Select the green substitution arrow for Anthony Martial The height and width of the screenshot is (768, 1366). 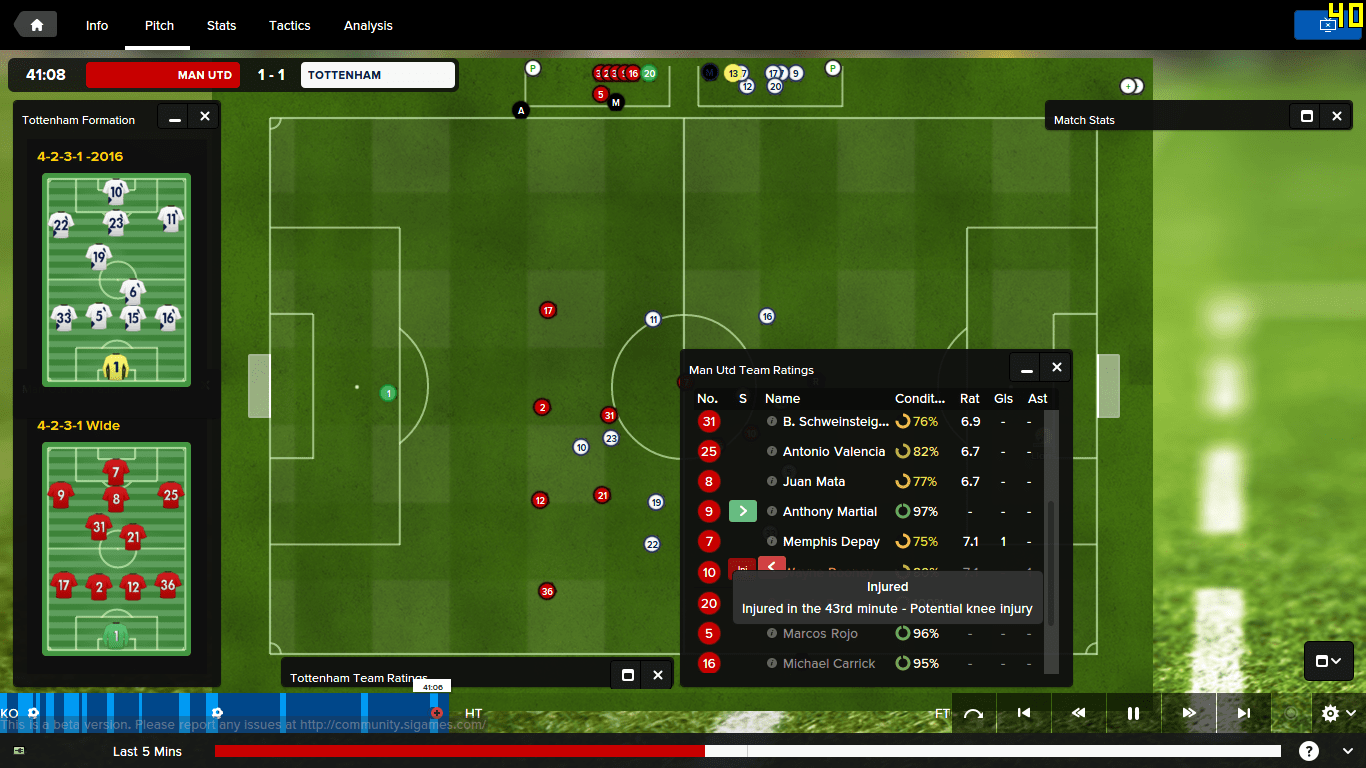click(742, 511)
